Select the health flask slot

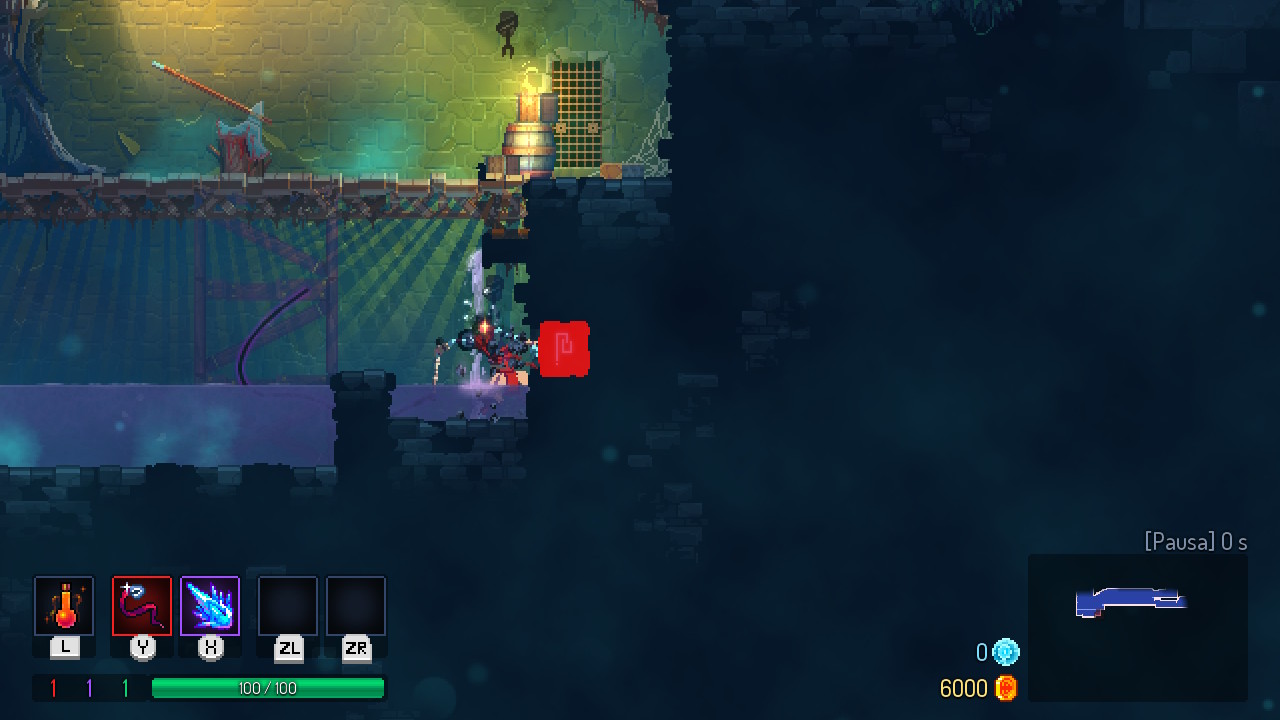[64, 606]
